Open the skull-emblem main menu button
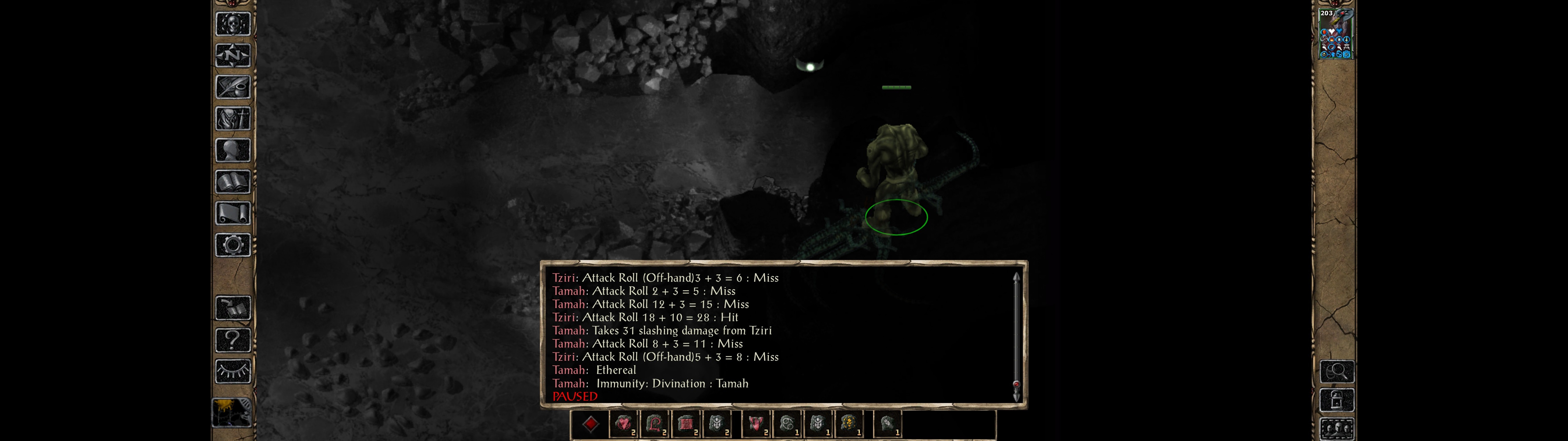The image size is (1568, 441). [233, 24]
